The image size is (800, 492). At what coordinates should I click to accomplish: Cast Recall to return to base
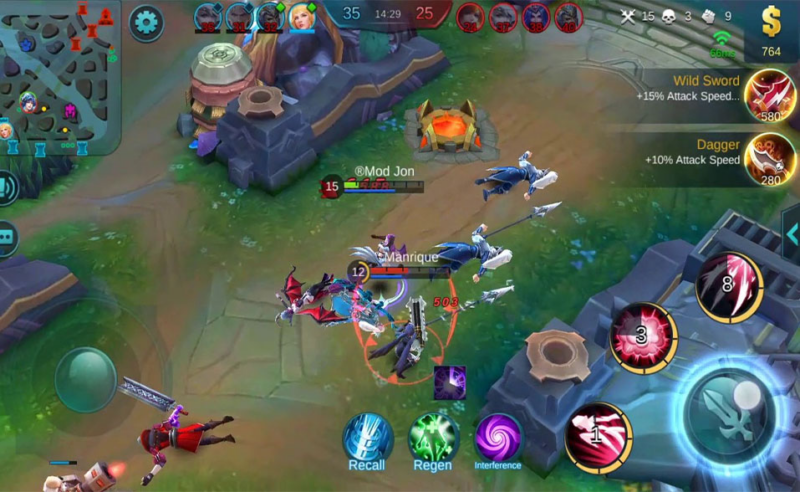(x=368, y=438)
